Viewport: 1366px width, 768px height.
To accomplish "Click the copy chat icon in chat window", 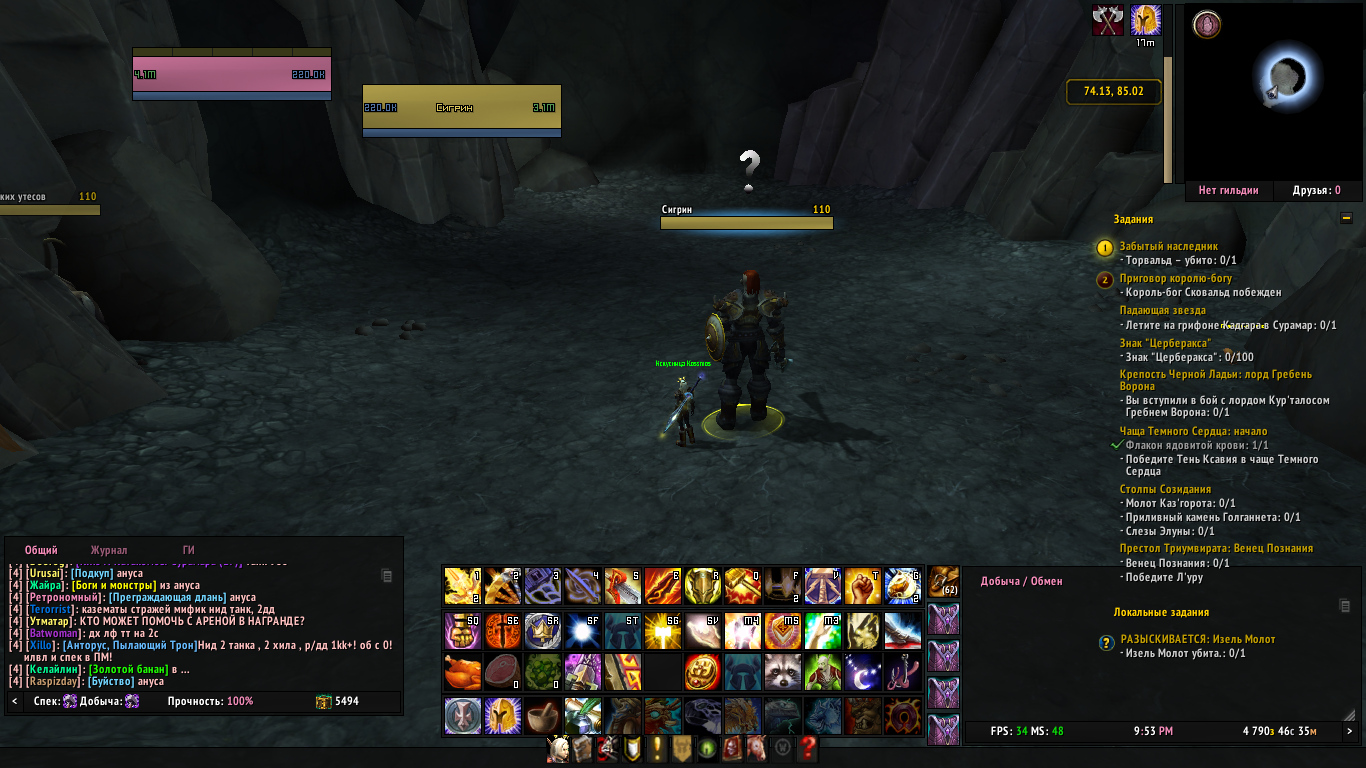I will coord(387,575).
